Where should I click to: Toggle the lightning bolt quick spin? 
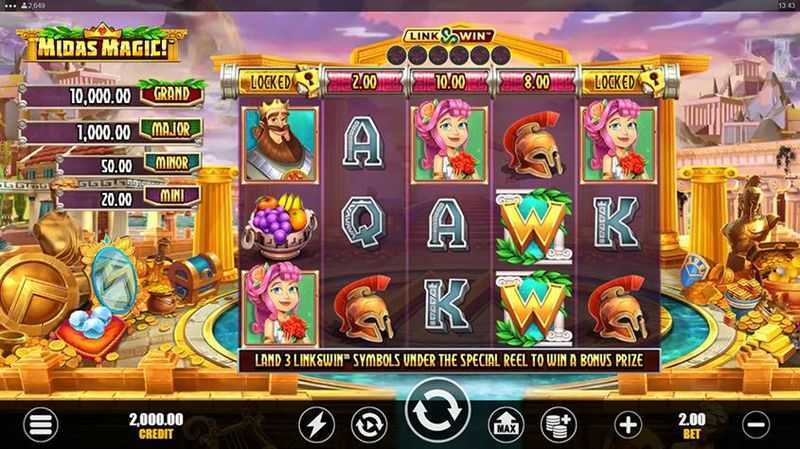[315, 425]
